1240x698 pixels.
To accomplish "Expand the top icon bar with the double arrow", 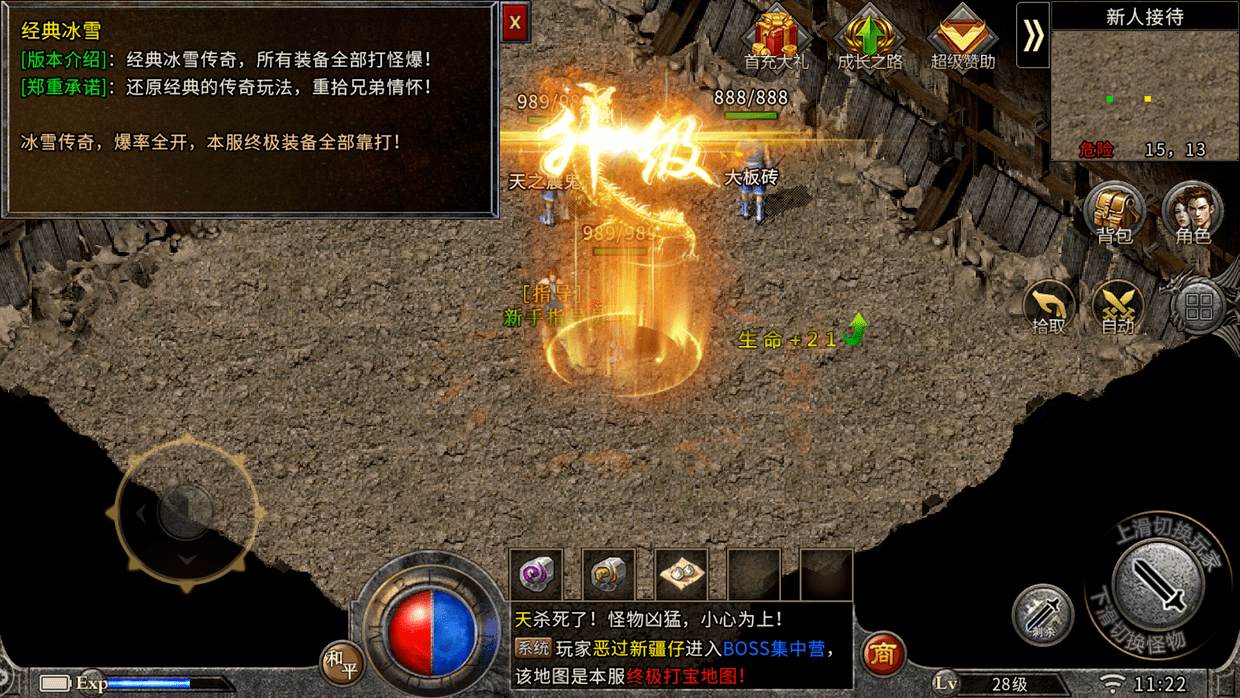I will (x=1033, y=36).
